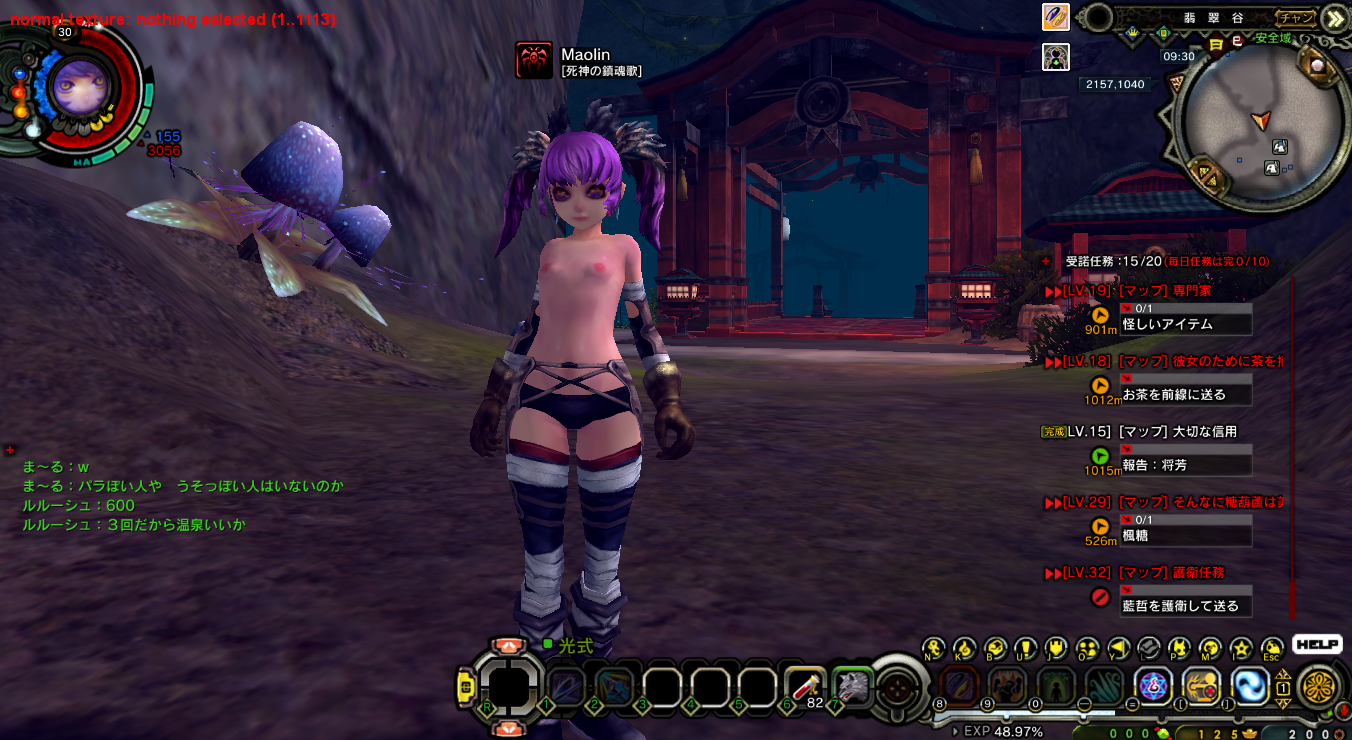Activate the blue swirl skill icon
The height and width of the screenshot is (740, 1352).
[x=1249, y=686]
